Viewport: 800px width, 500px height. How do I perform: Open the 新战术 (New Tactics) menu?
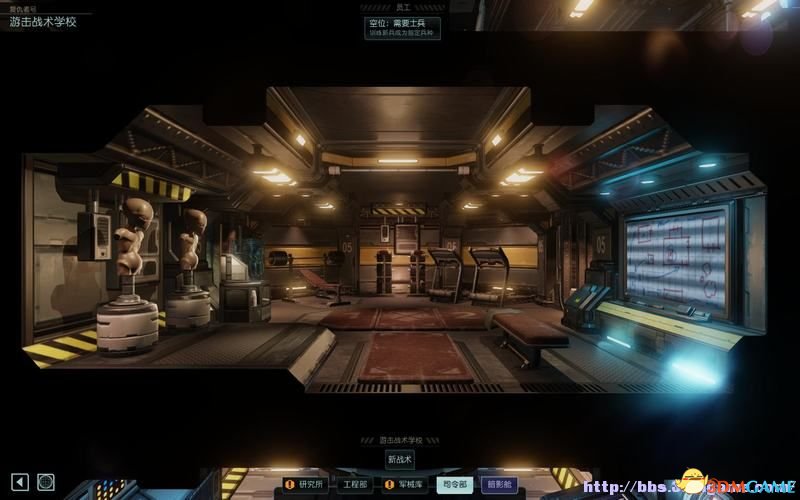[x=399, y=460]
